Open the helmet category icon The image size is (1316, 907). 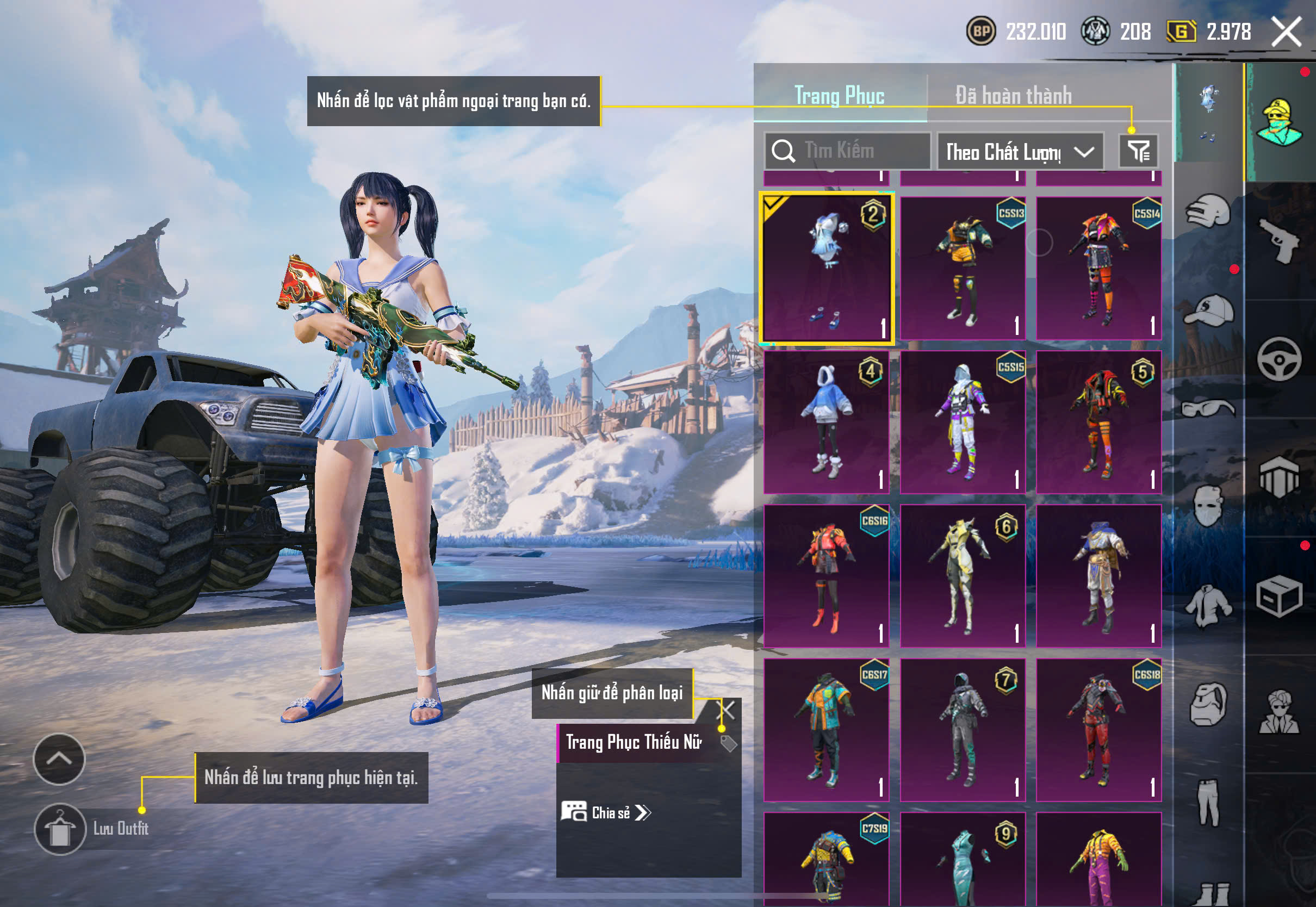[x=1208, y=212]
